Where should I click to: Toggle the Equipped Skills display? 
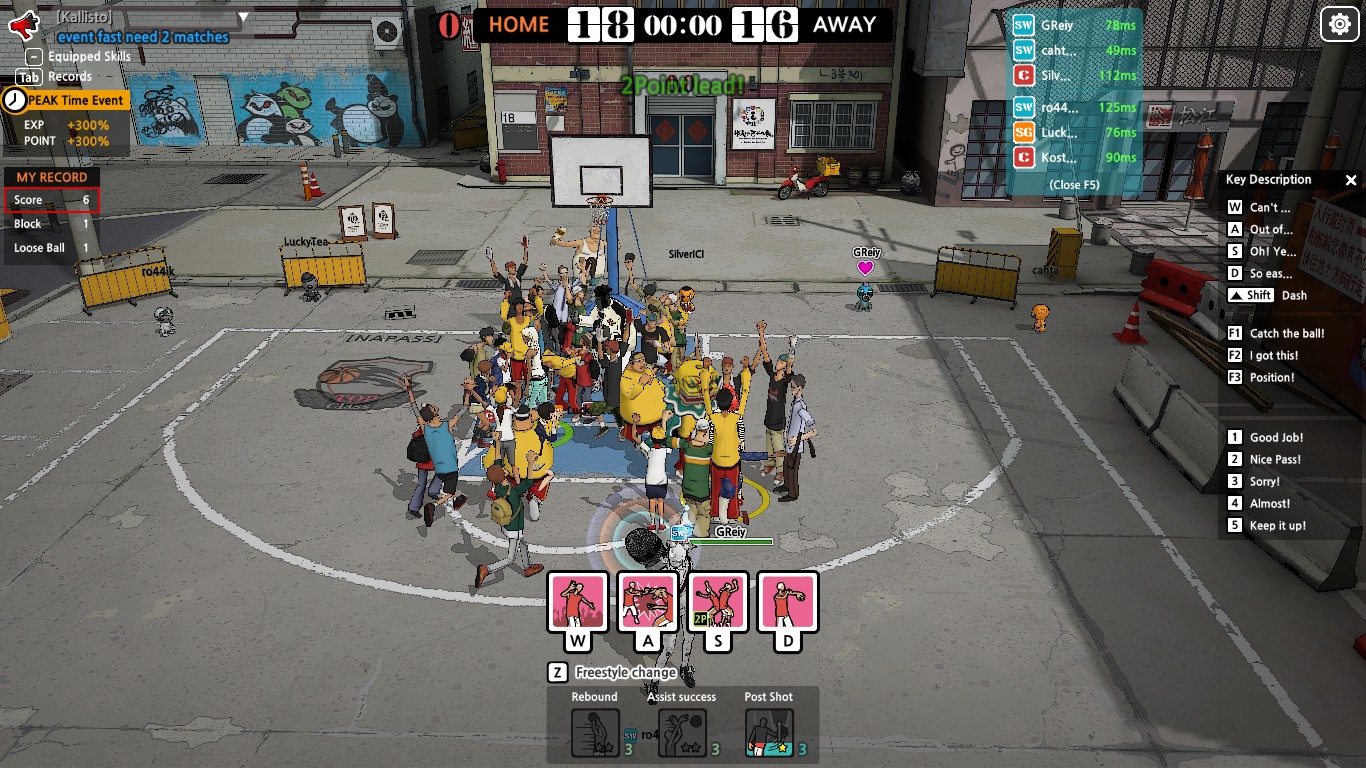coord(36,57)
